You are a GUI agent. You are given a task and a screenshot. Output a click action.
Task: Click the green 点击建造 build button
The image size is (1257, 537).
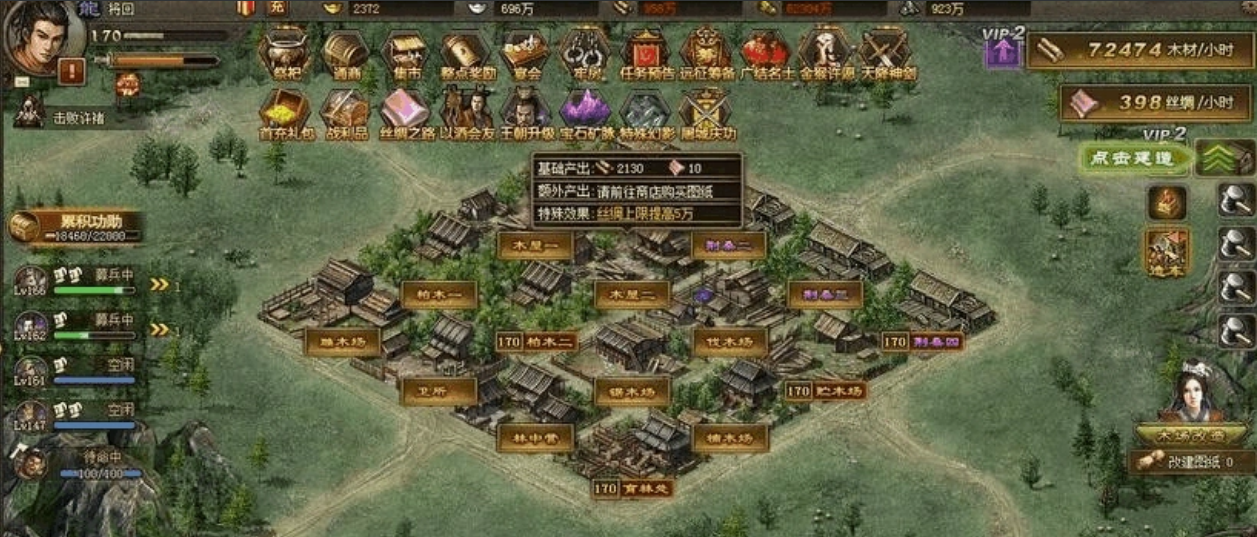click(x=1124, y=158)
